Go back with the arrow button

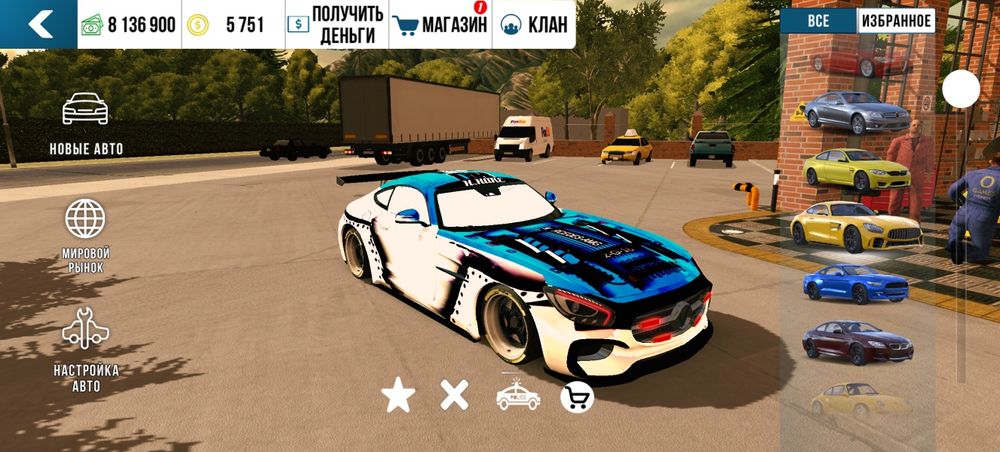pyautogui.click(x=38, y=24)
